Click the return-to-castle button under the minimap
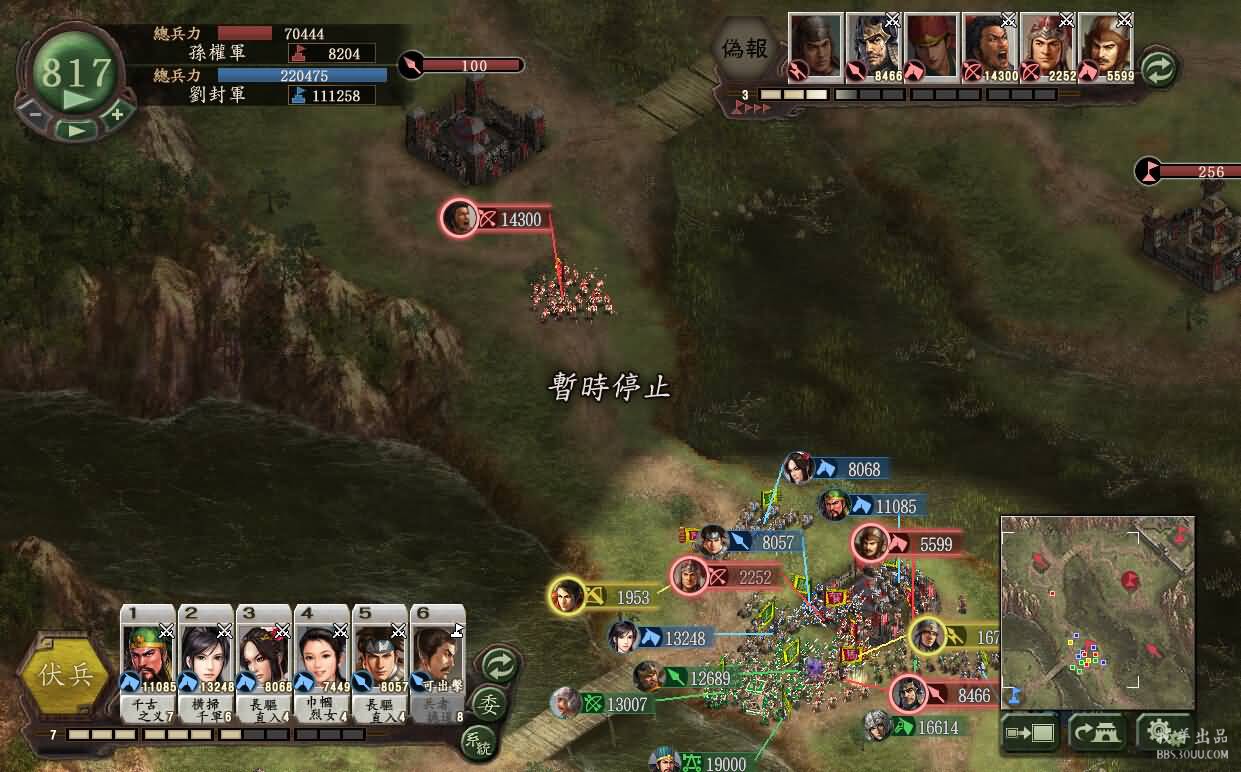Image resolution: width=1241 pixels, height=772 pixels. click(1096, 733)
